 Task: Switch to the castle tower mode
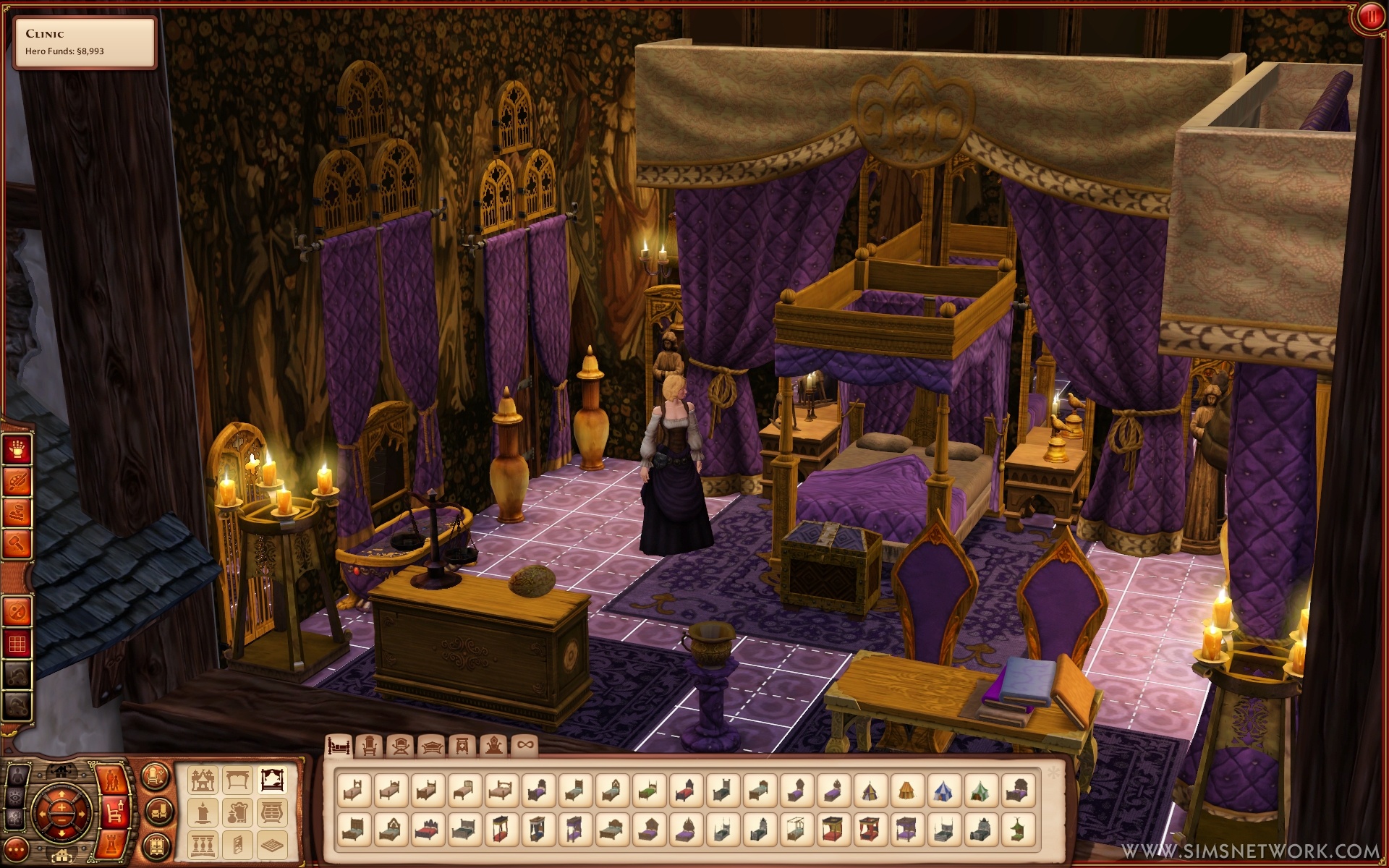point(114,843)
